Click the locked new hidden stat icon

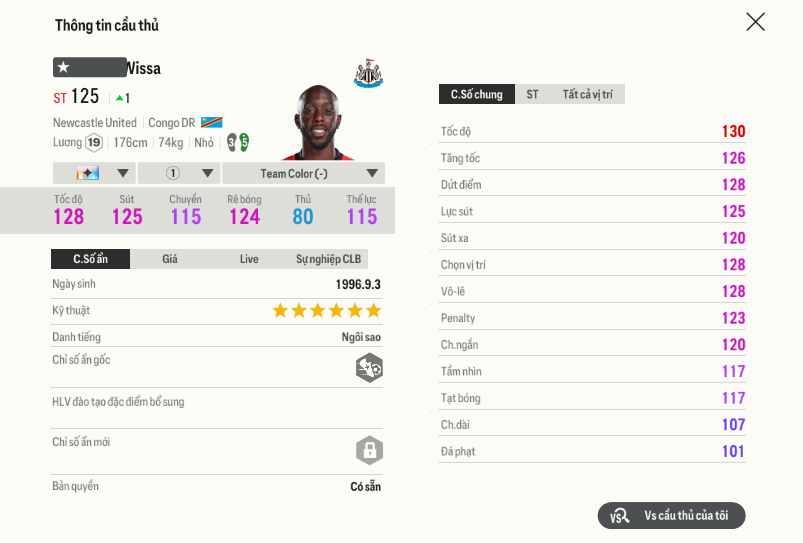click(369, 449)
